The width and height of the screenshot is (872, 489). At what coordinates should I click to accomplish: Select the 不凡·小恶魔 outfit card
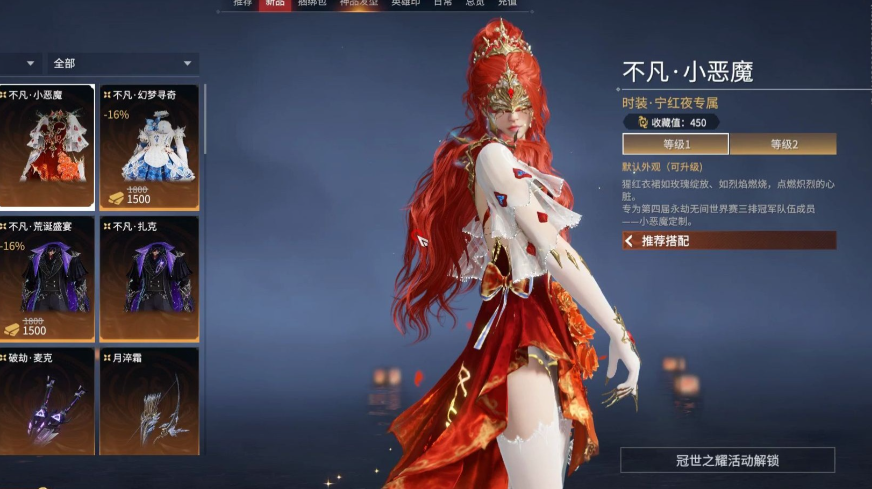[x=47, y=147]
